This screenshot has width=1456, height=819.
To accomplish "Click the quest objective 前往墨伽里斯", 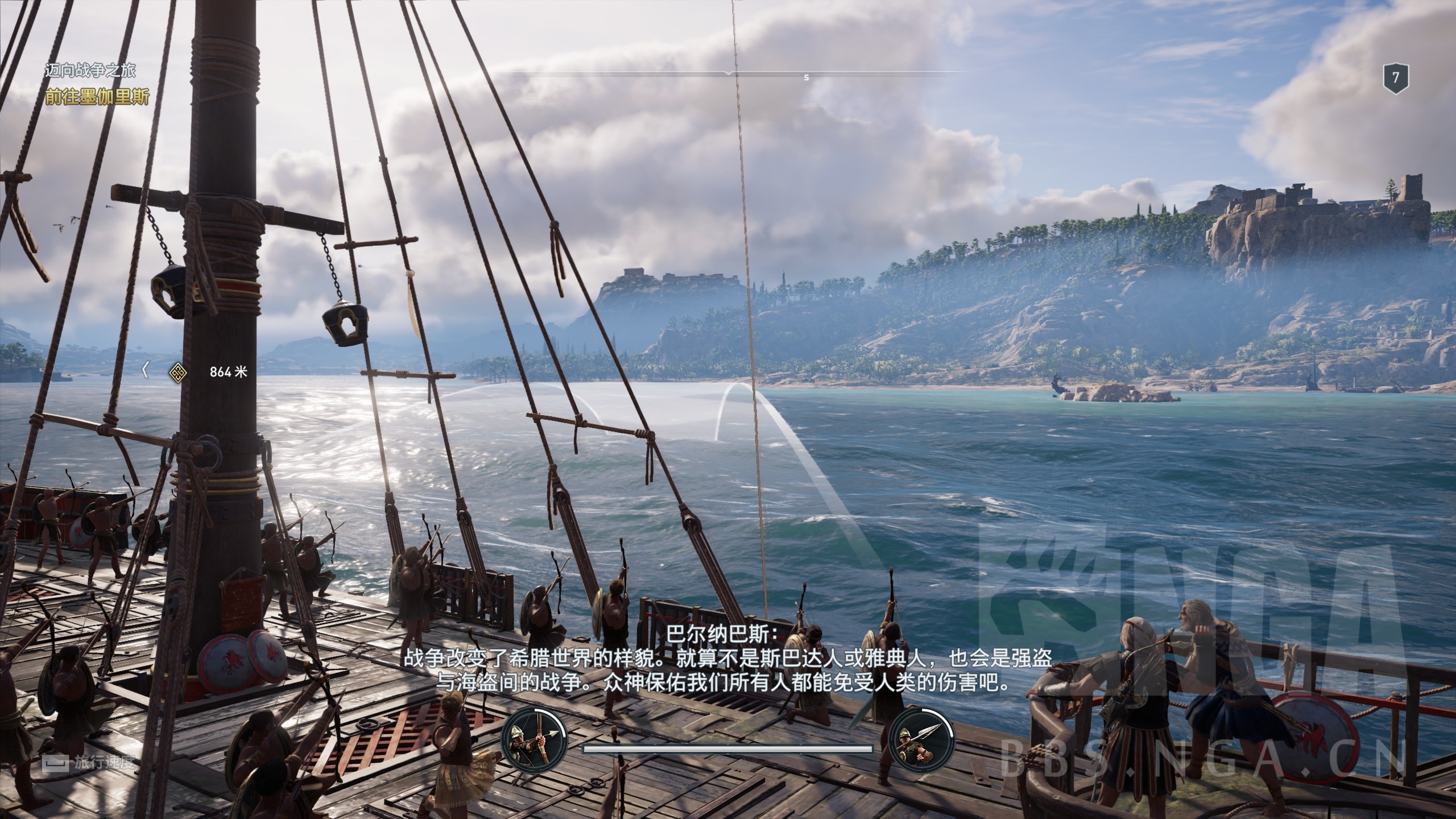I will coord(97,97).
